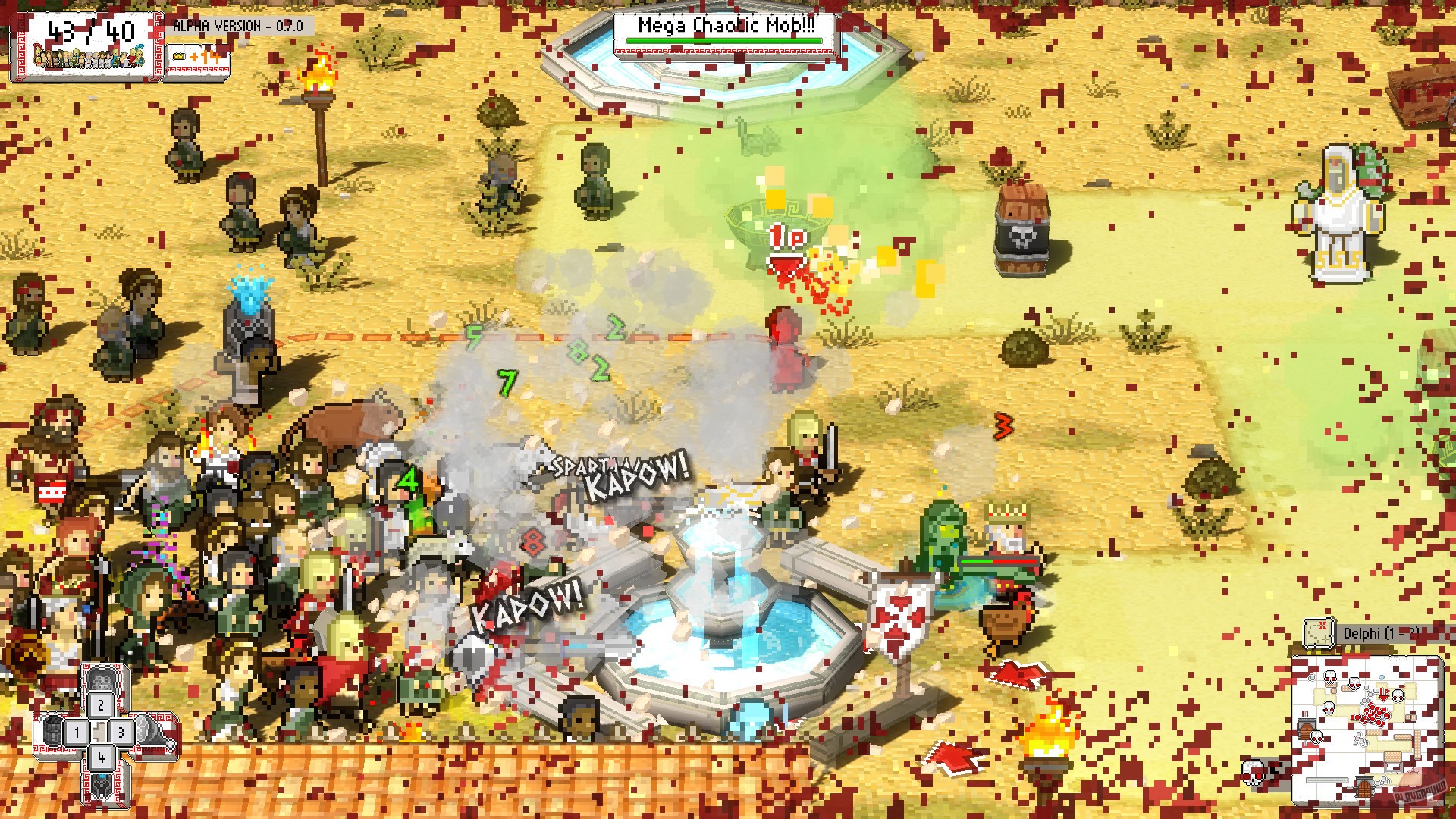Click the war drum icon left of slot 1
The image size is (1456, 819).
click(52, 733)
